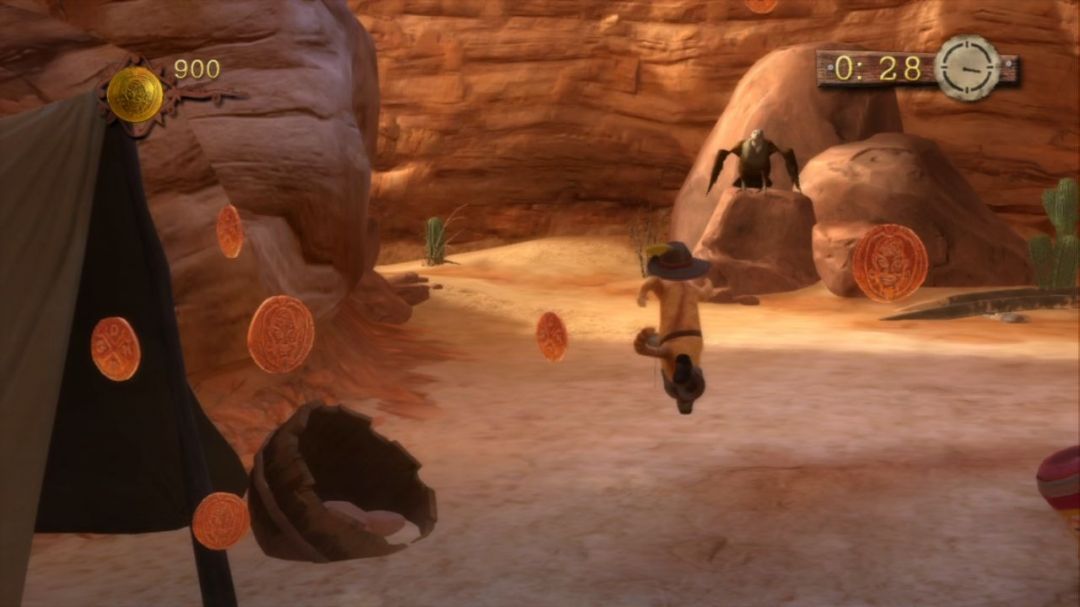Click the gold coin counter icon

click(x=135, y=94)
